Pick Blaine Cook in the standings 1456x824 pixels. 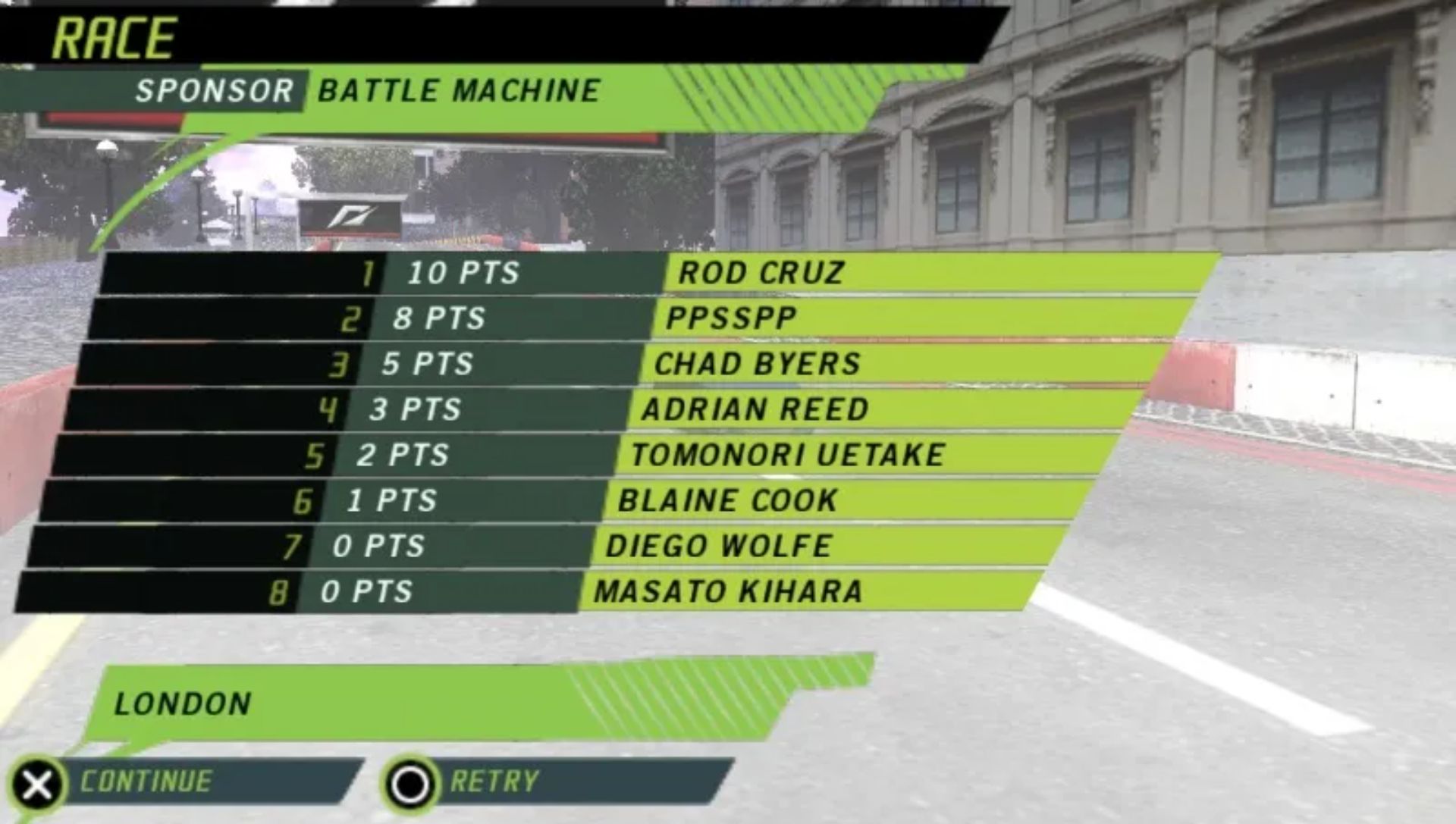click(x=728, y=500)
